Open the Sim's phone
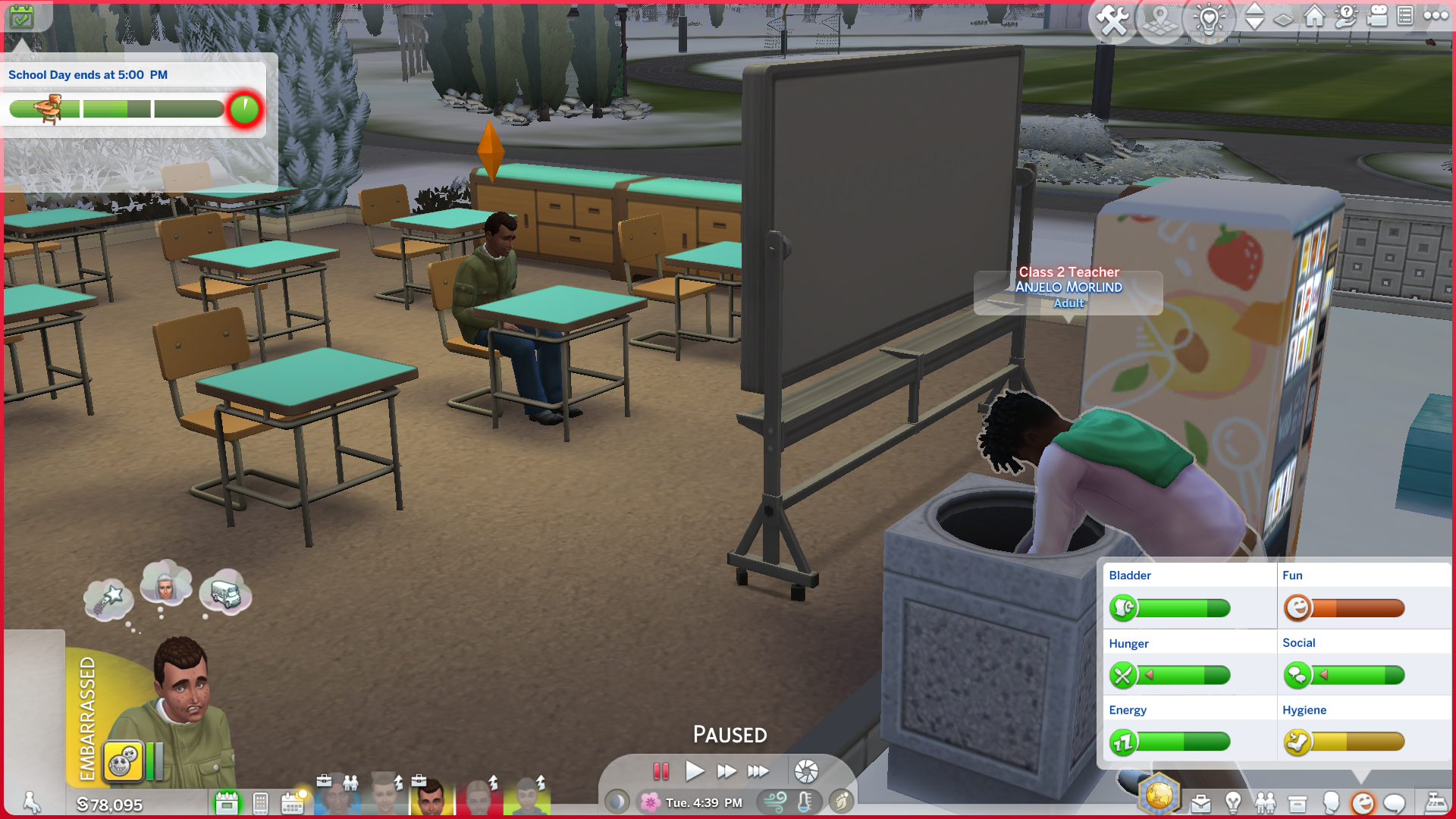1456x819 pixels. click(260, 802)
